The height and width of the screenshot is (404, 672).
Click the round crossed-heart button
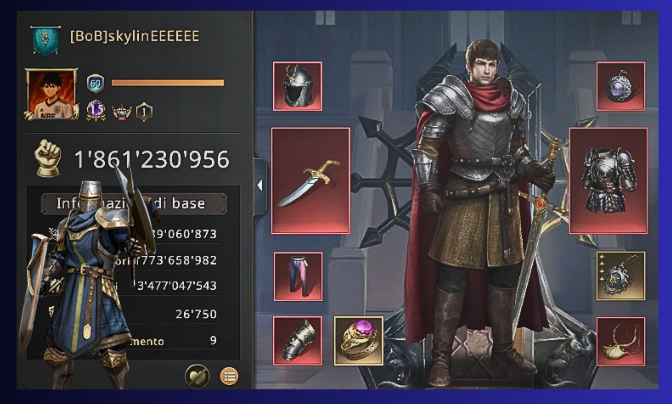[198, 376]
